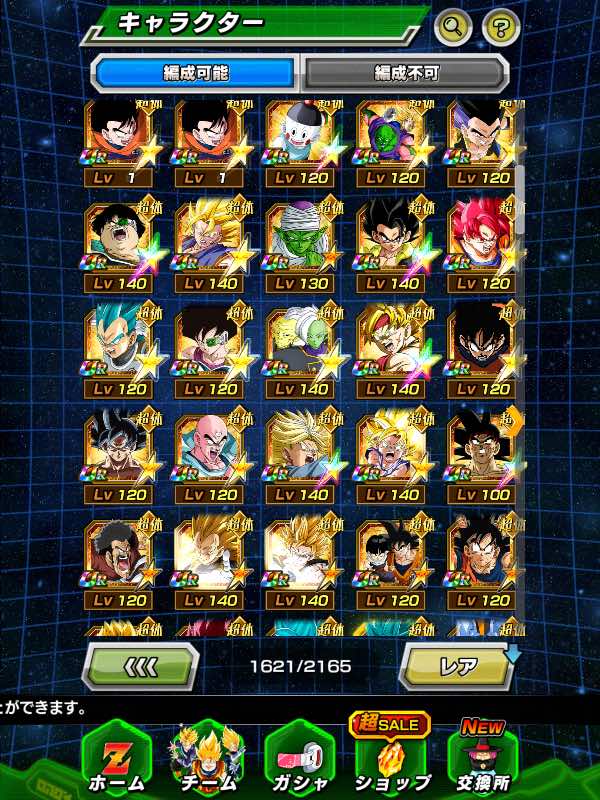The image size is (600, 800).
Task: Select the bald Krillin character card
Action: (208, 453)
